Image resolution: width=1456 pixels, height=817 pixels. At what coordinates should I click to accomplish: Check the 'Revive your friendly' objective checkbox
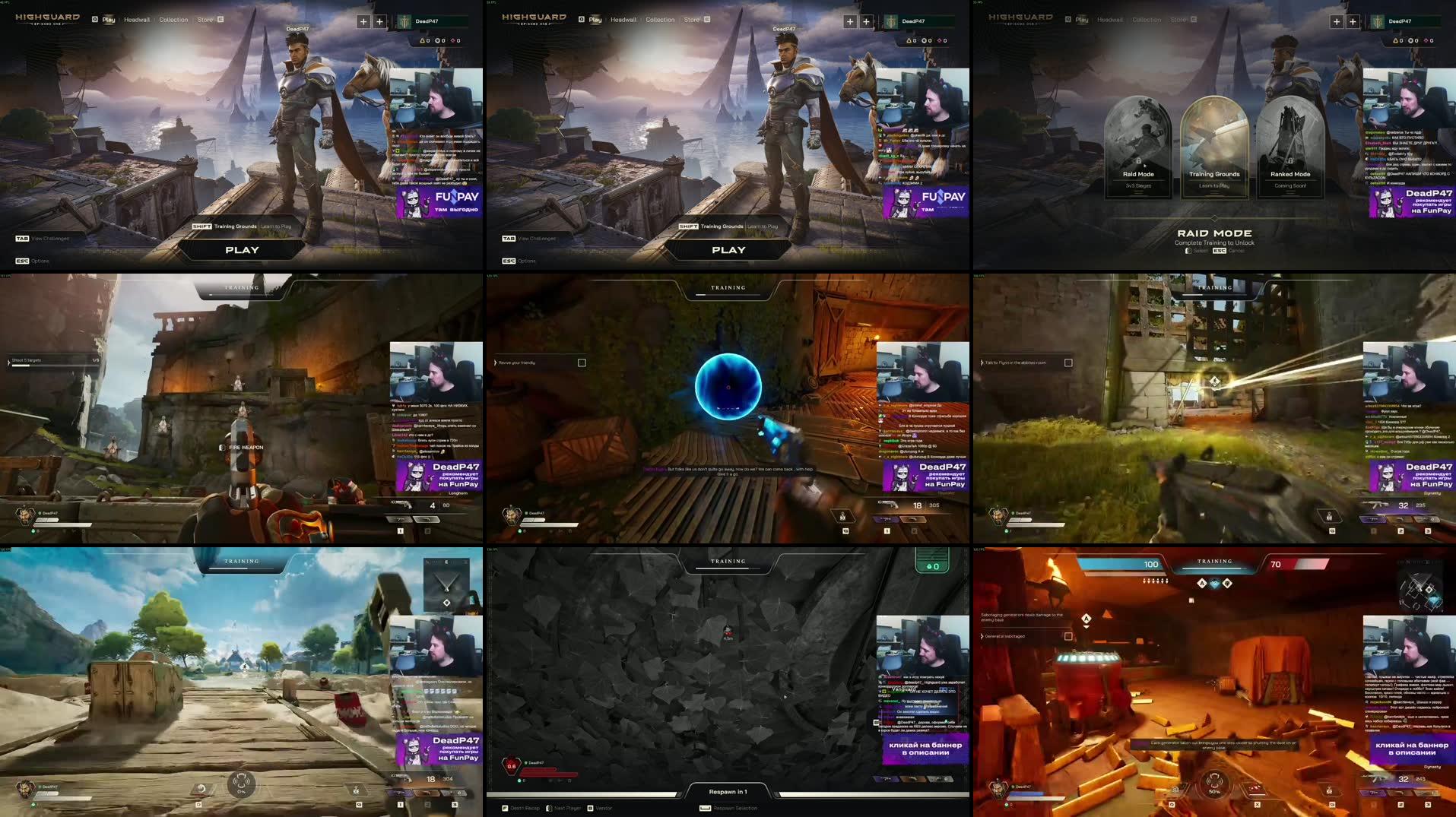[582, 363]
